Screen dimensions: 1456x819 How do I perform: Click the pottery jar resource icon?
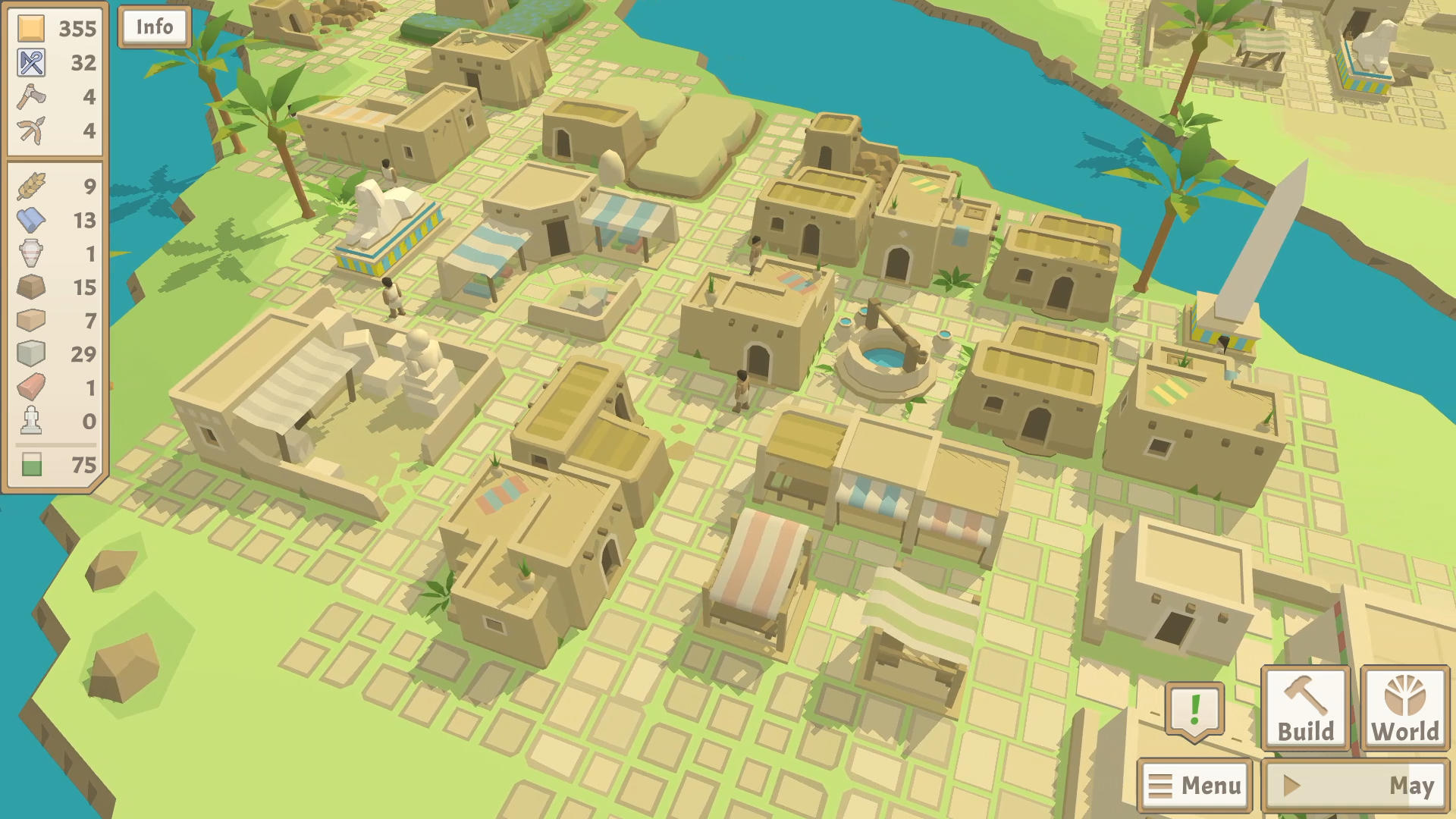30,254
